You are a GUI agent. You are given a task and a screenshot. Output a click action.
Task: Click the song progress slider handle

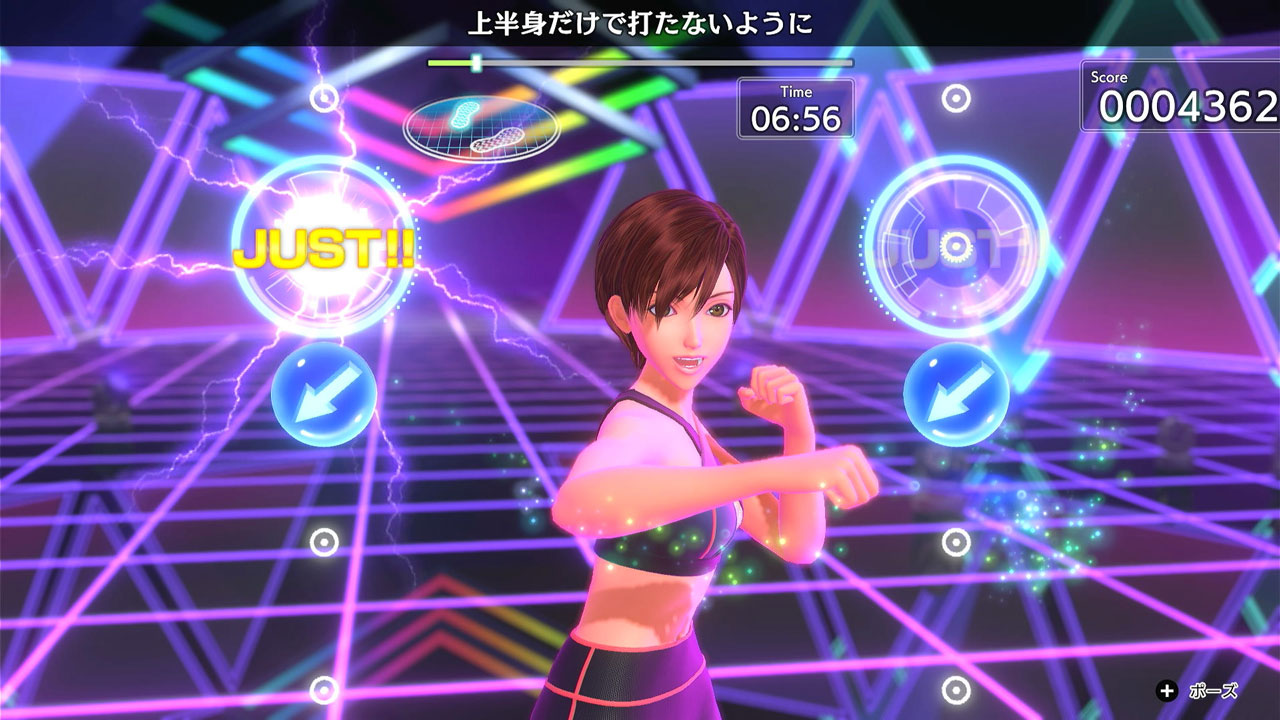[x=478, y=65]
